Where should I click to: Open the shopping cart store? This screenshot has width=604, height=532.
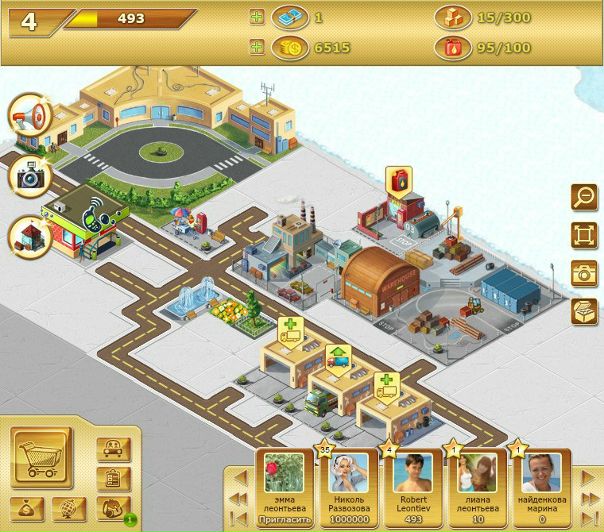(x=41, y=458)
